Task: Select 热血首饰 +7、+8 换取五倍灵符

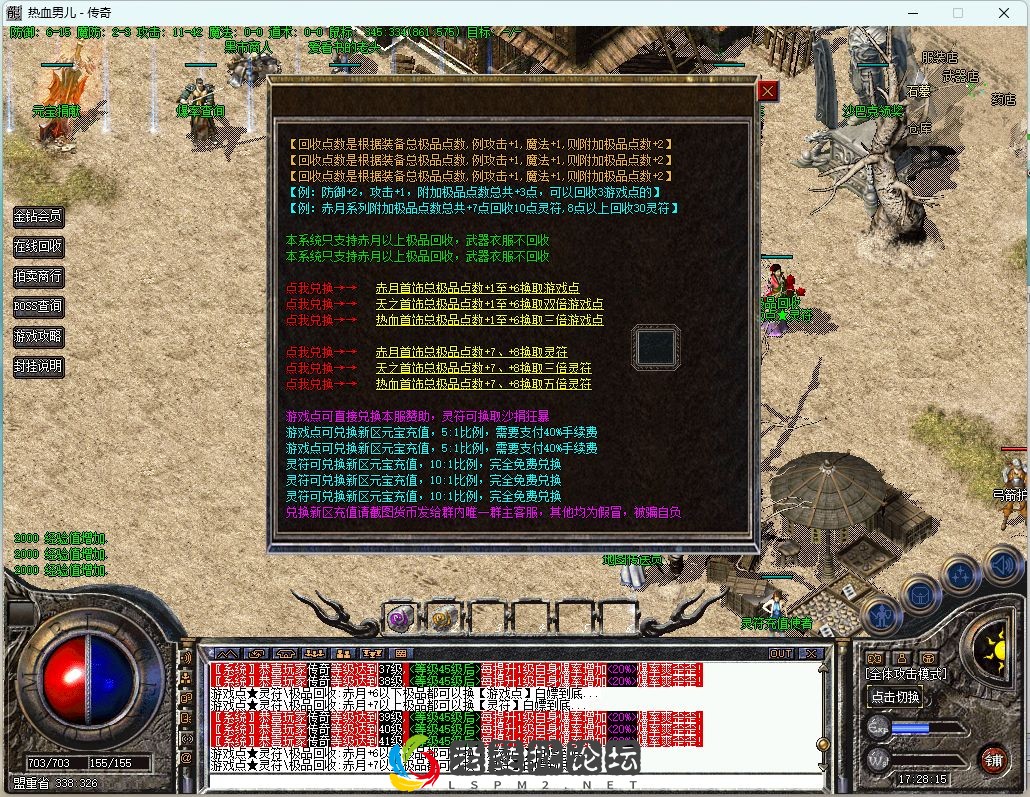Action: tap(483, 384)
